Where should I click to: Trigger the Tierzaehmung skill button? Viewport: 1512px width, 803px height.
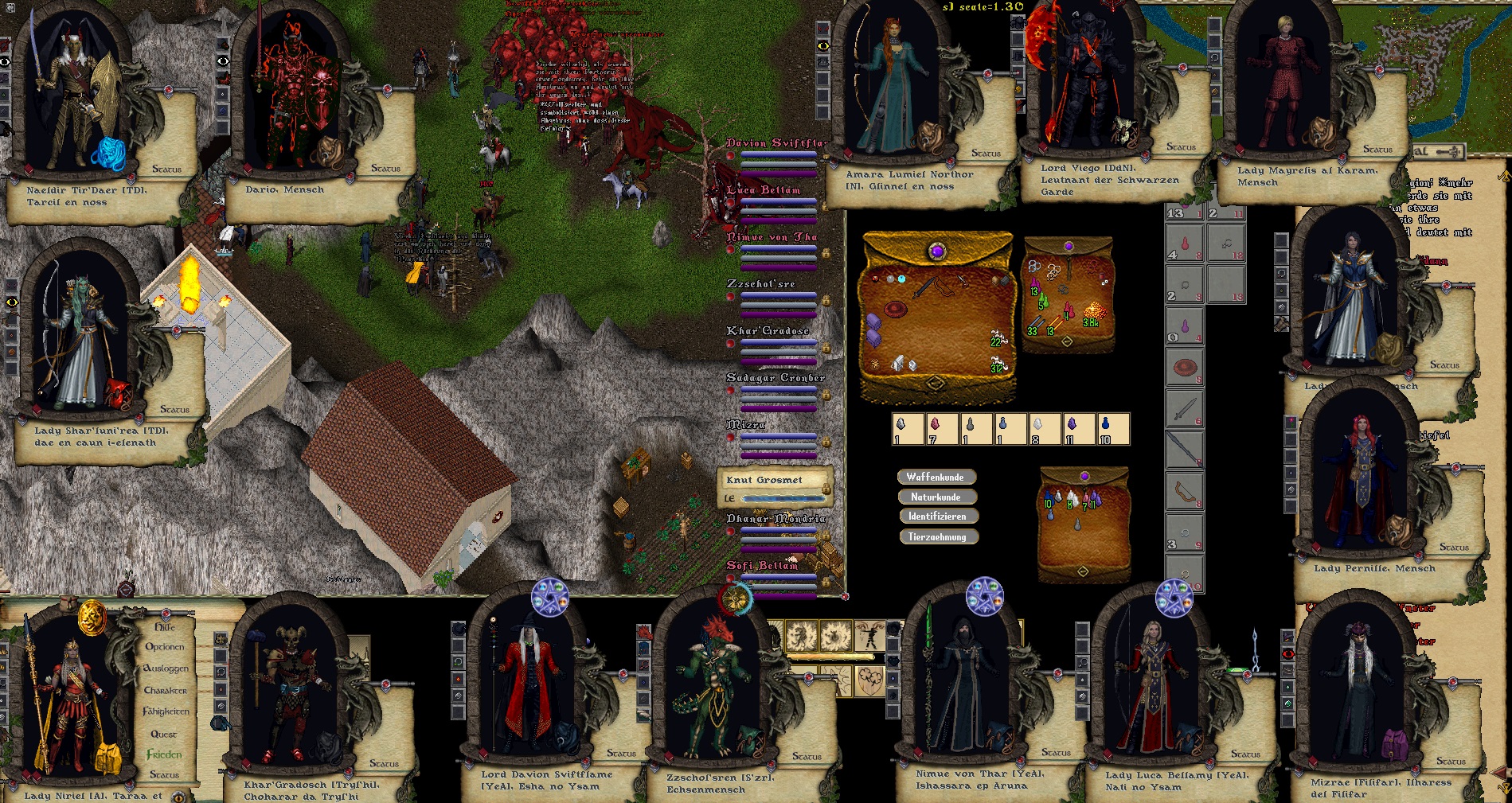coord(937,537)
